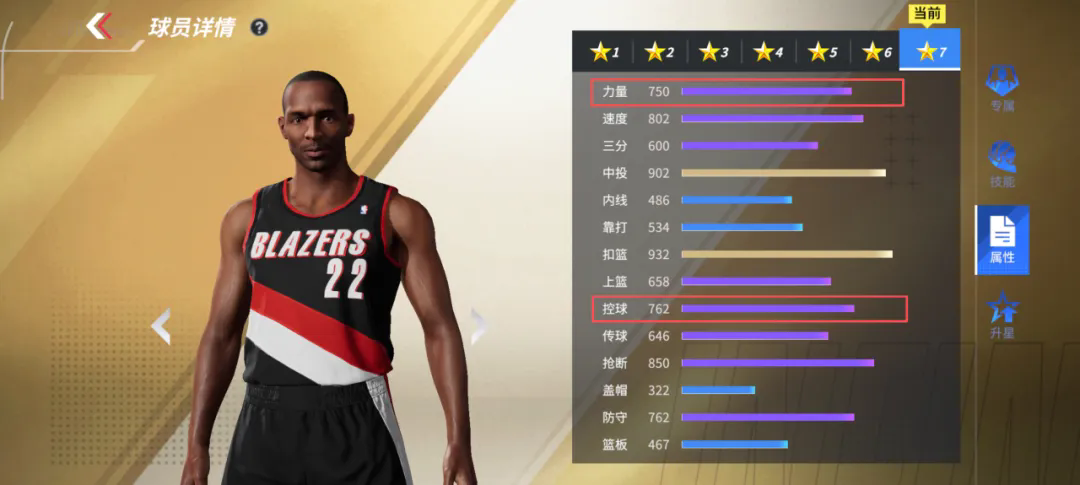Open the 专属 exclusive side tab

[1002, 88]
